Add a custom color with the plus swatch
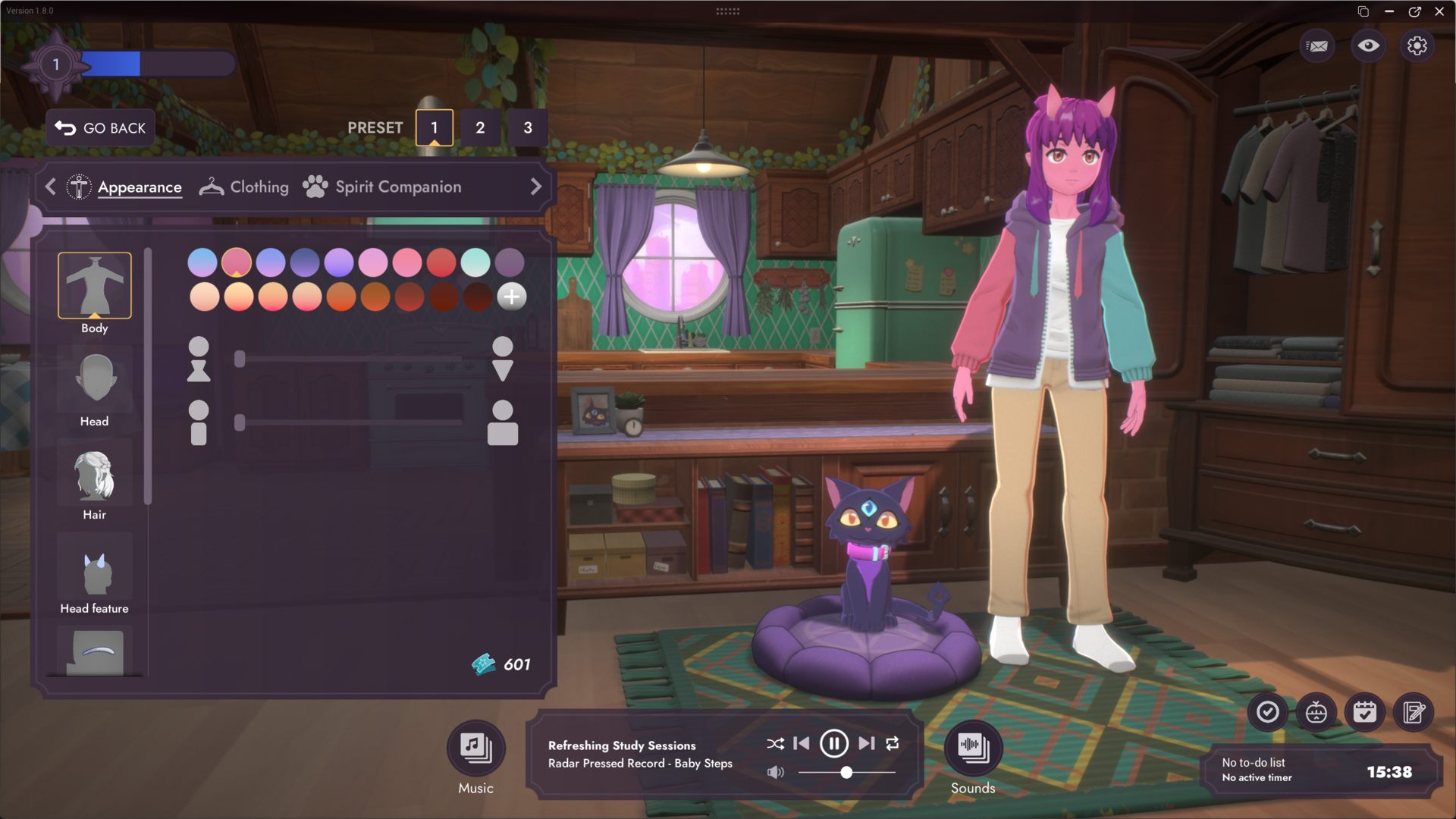 [512, 297]
